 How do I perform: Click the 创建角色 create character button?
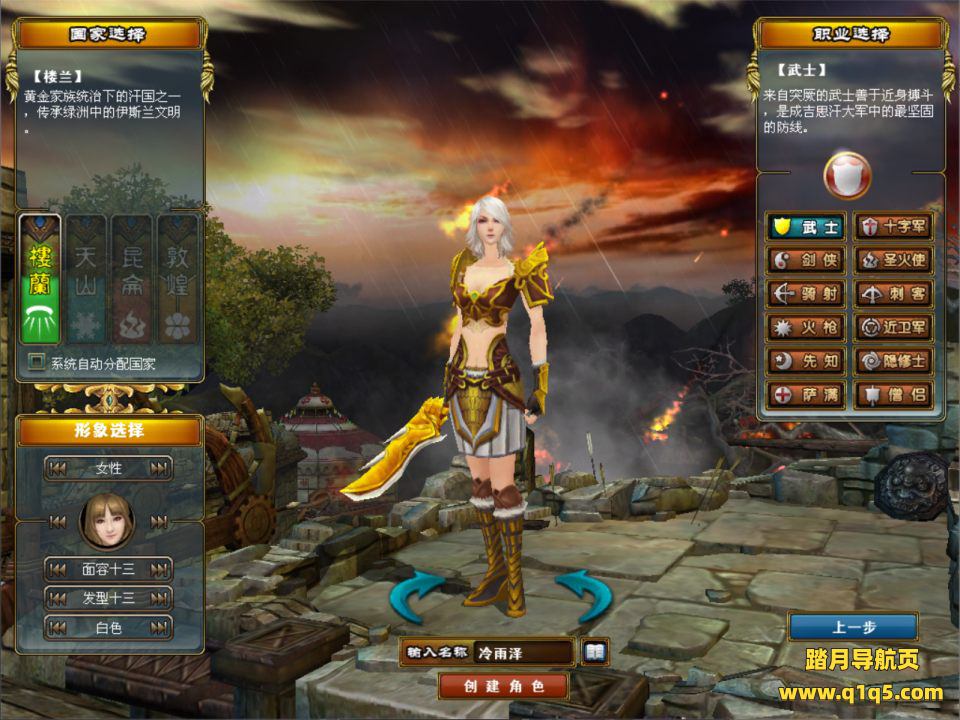(503, 686)
